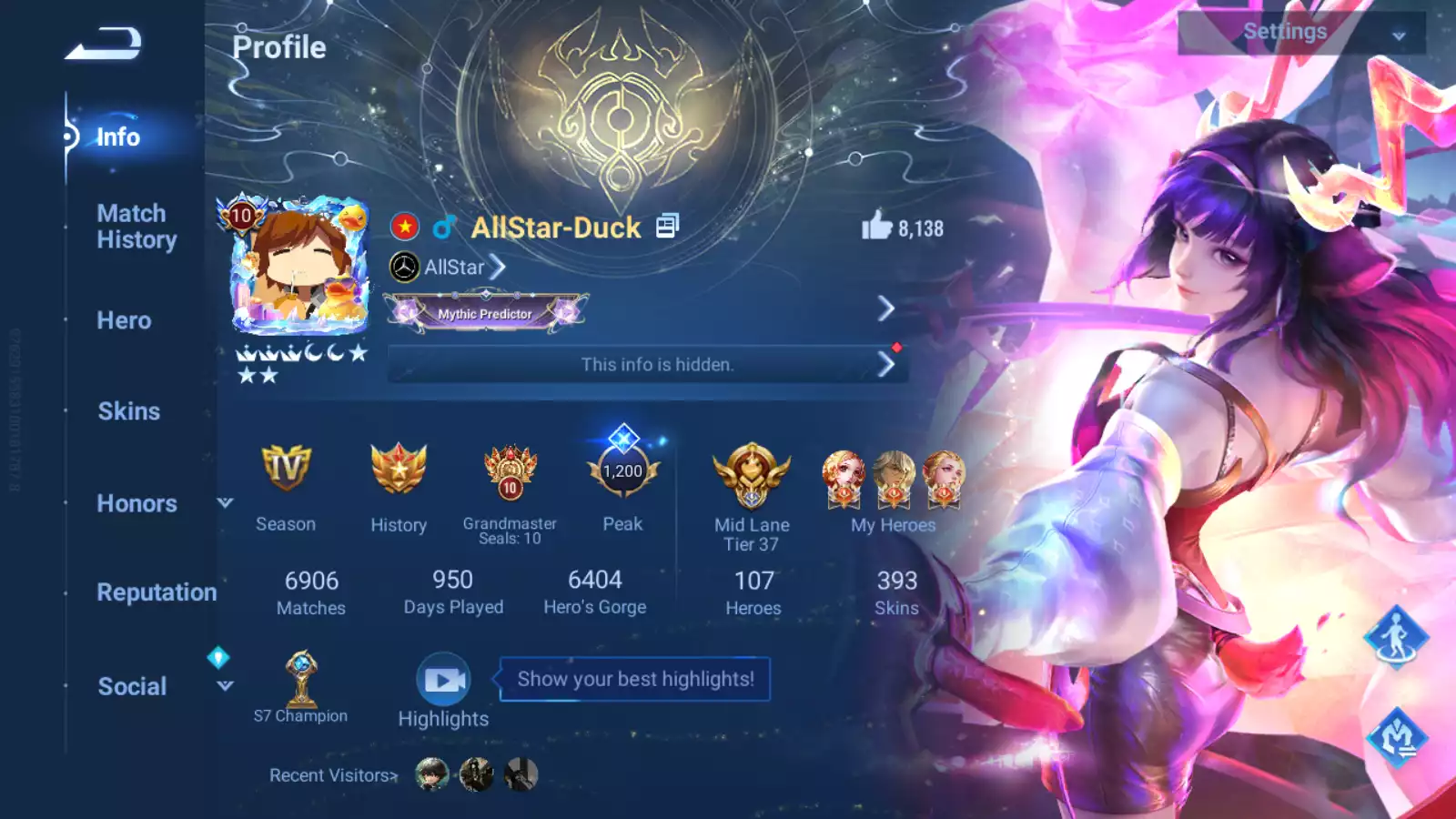View the Season rank badge
Screen dimensions: 1456x819
pyautogui.click(x=286, y=470)
